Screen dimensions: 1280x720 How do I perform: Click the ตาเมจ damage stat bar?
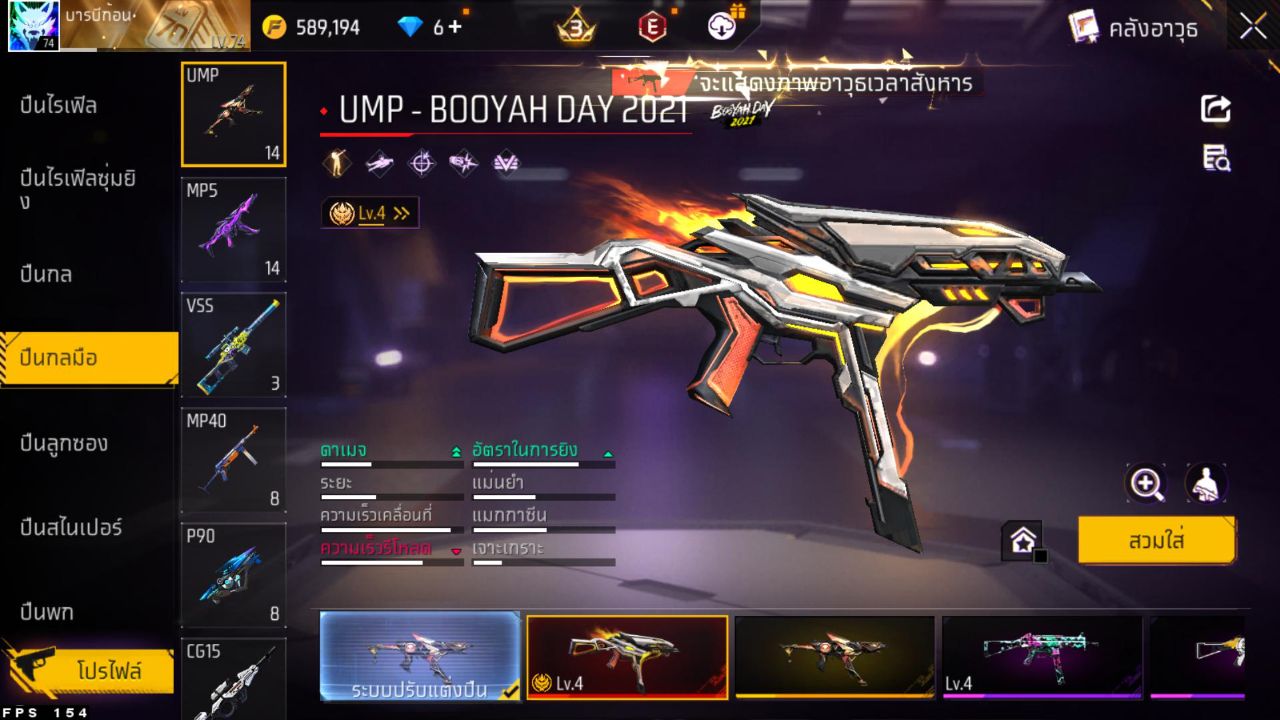[390, 463]
